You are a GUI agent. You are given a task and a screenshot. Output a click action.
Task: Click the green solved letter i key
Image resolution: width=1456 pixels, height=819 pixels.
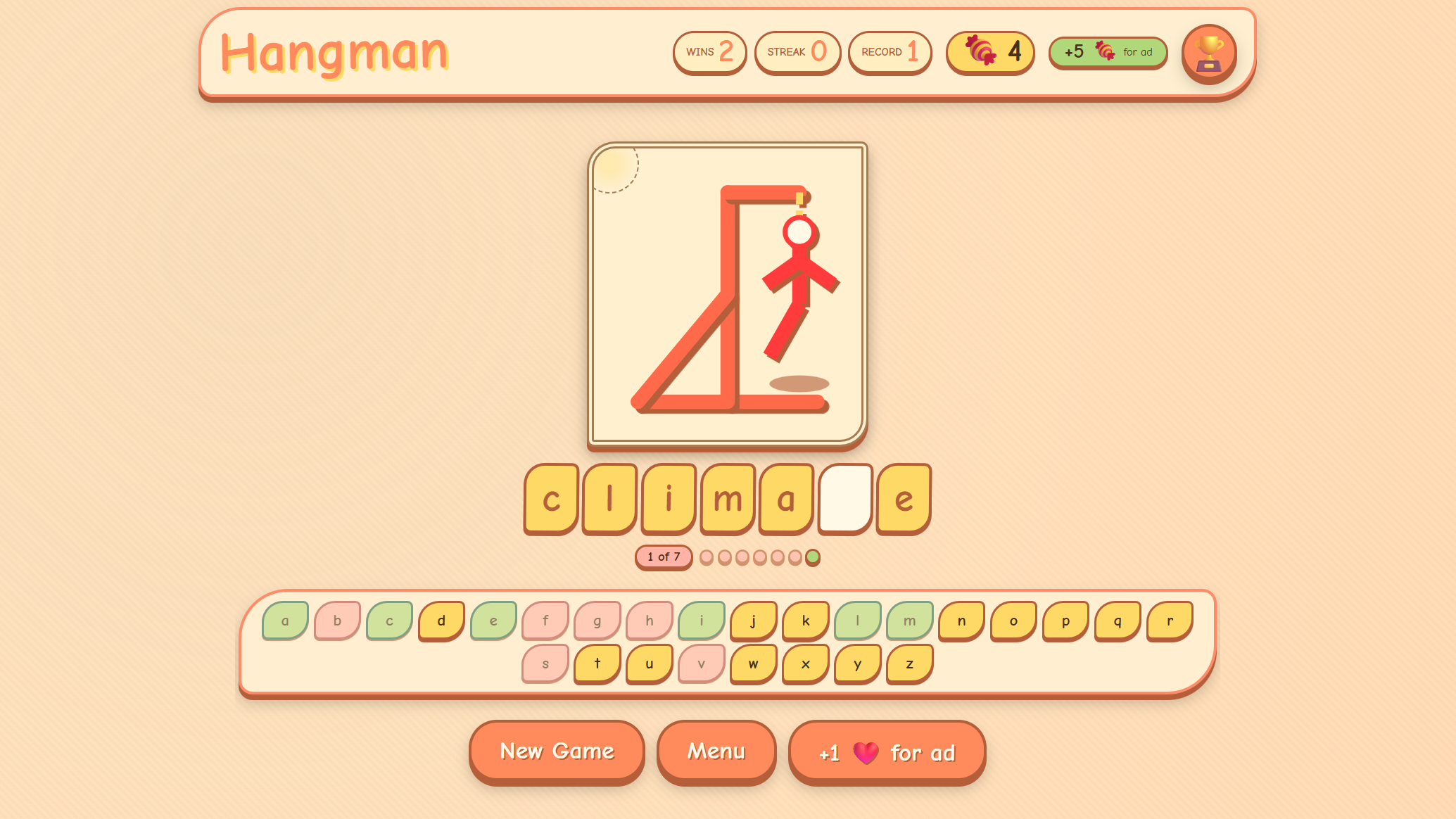point(701,620)
